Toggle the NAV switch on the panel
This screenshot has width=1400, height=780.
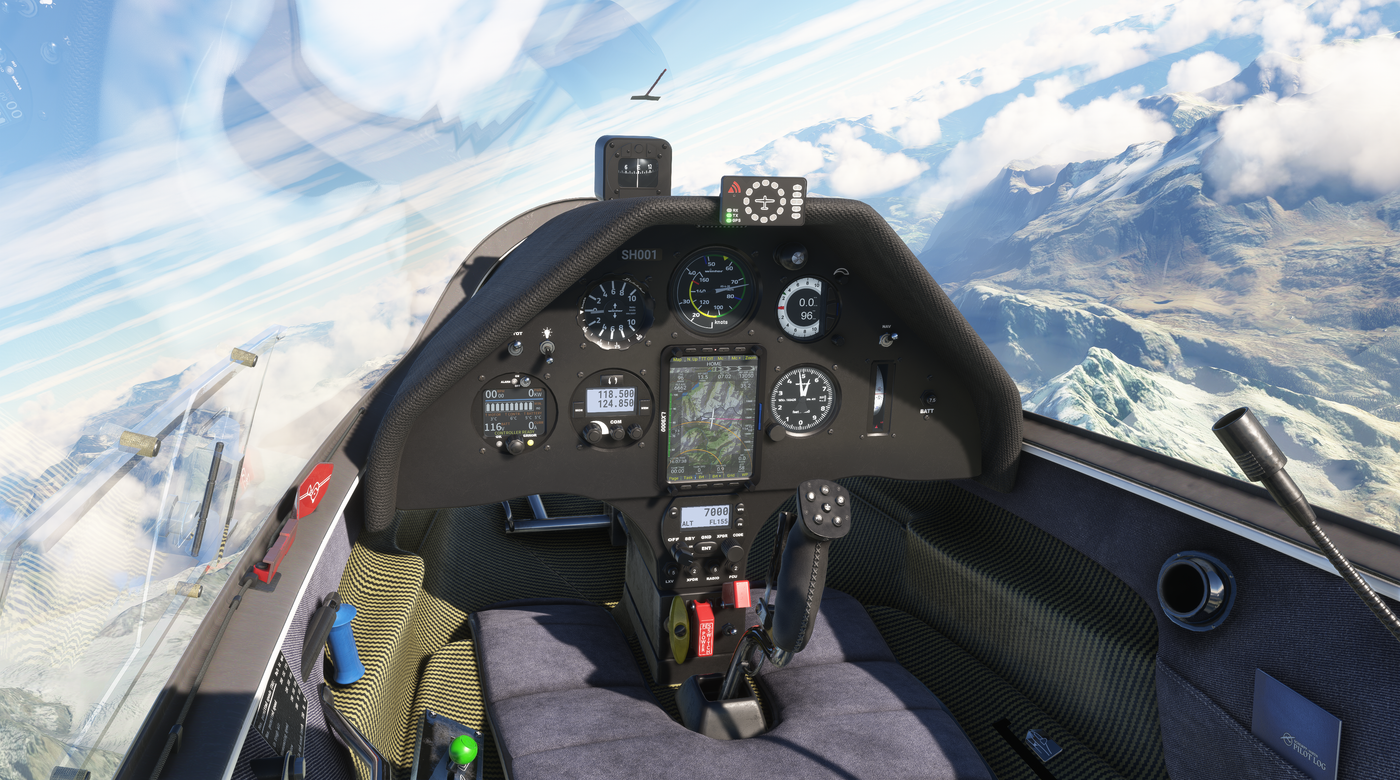(886, 339)
